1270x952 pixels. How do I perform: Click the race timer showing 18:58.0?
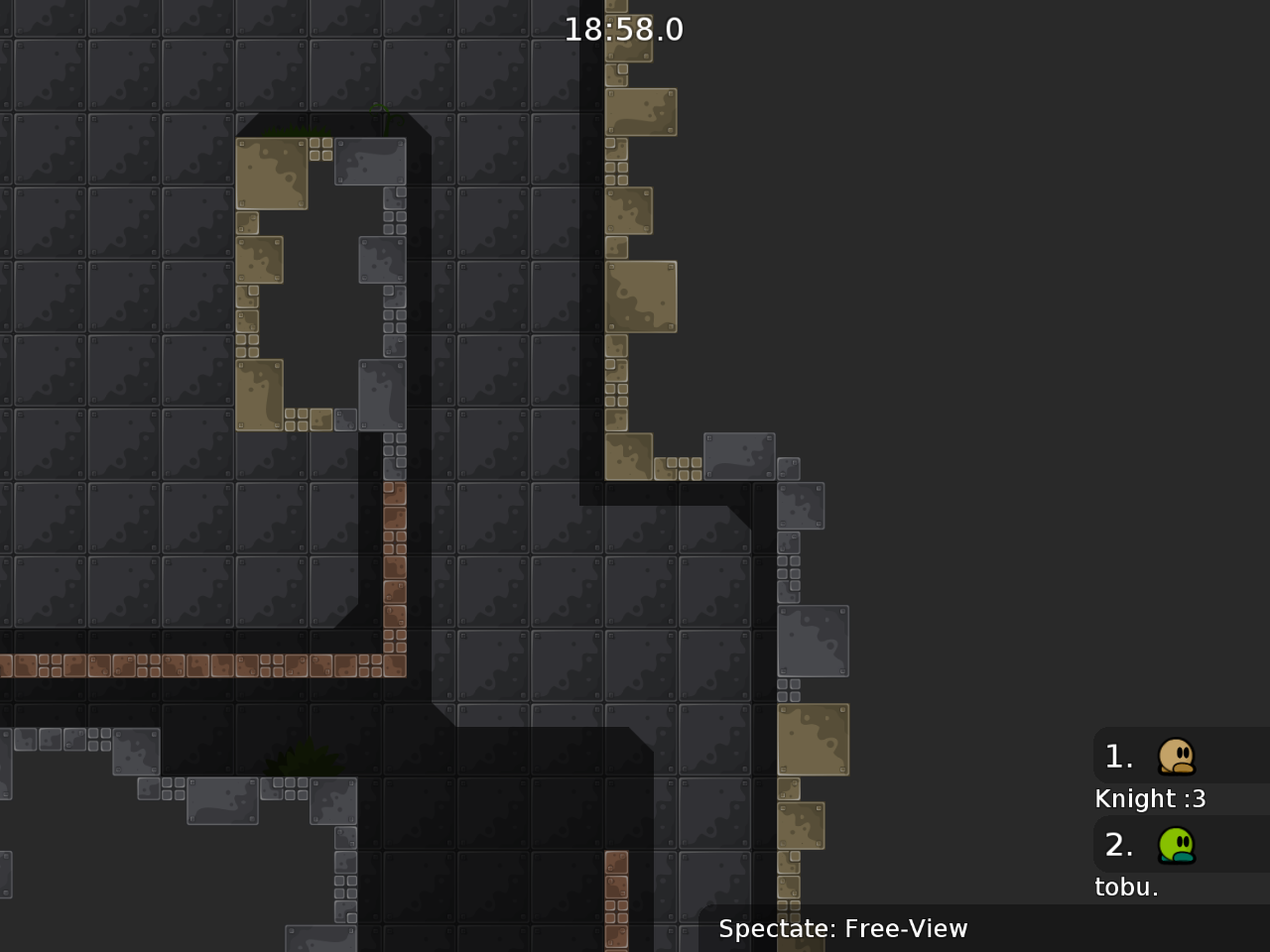(x=624, y=29)
